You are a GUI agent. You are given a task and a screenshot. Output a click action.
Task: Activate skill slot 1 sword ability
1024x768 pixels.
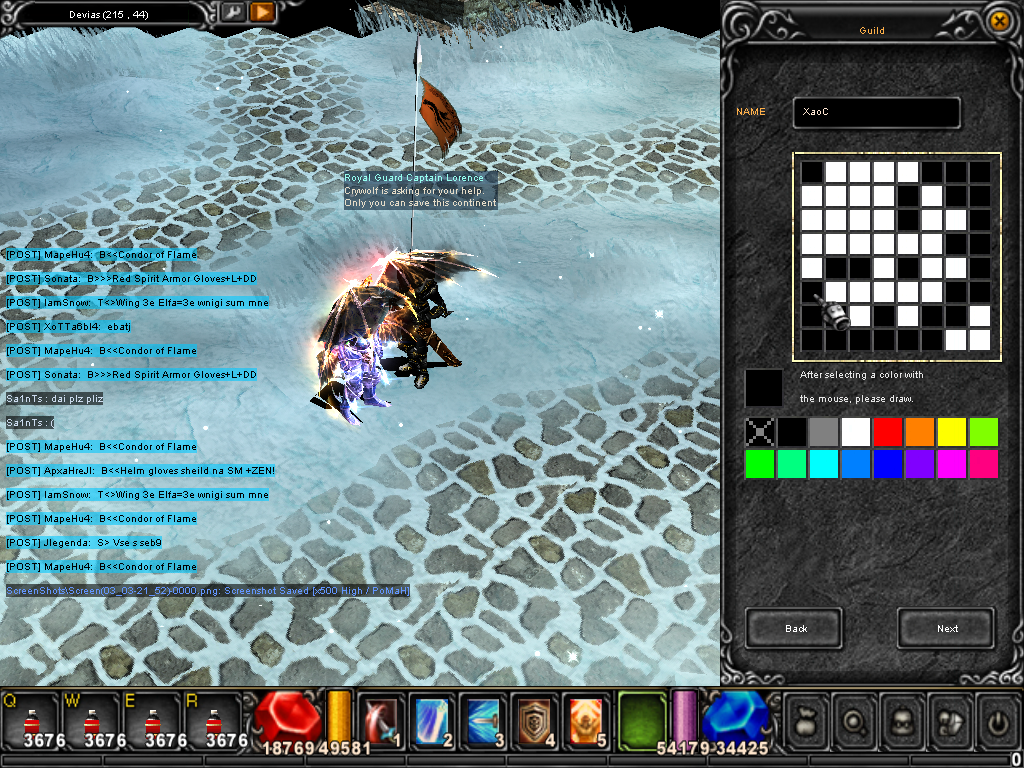pyautogui.click(x=382, y=719)
